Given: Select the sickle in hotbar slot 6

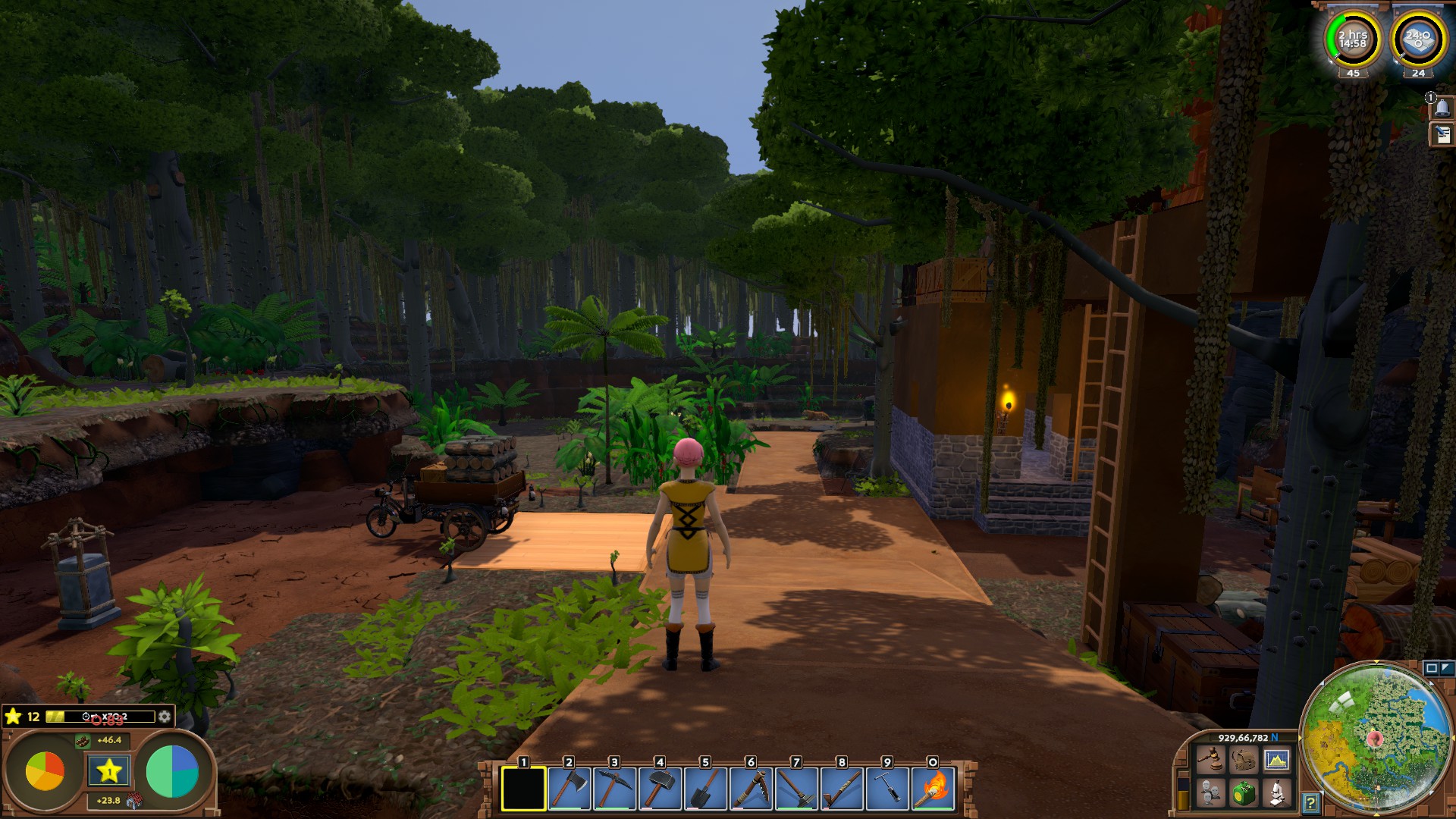Looking at the screenshot, I should pyautogui.click(x=751, y=789).
